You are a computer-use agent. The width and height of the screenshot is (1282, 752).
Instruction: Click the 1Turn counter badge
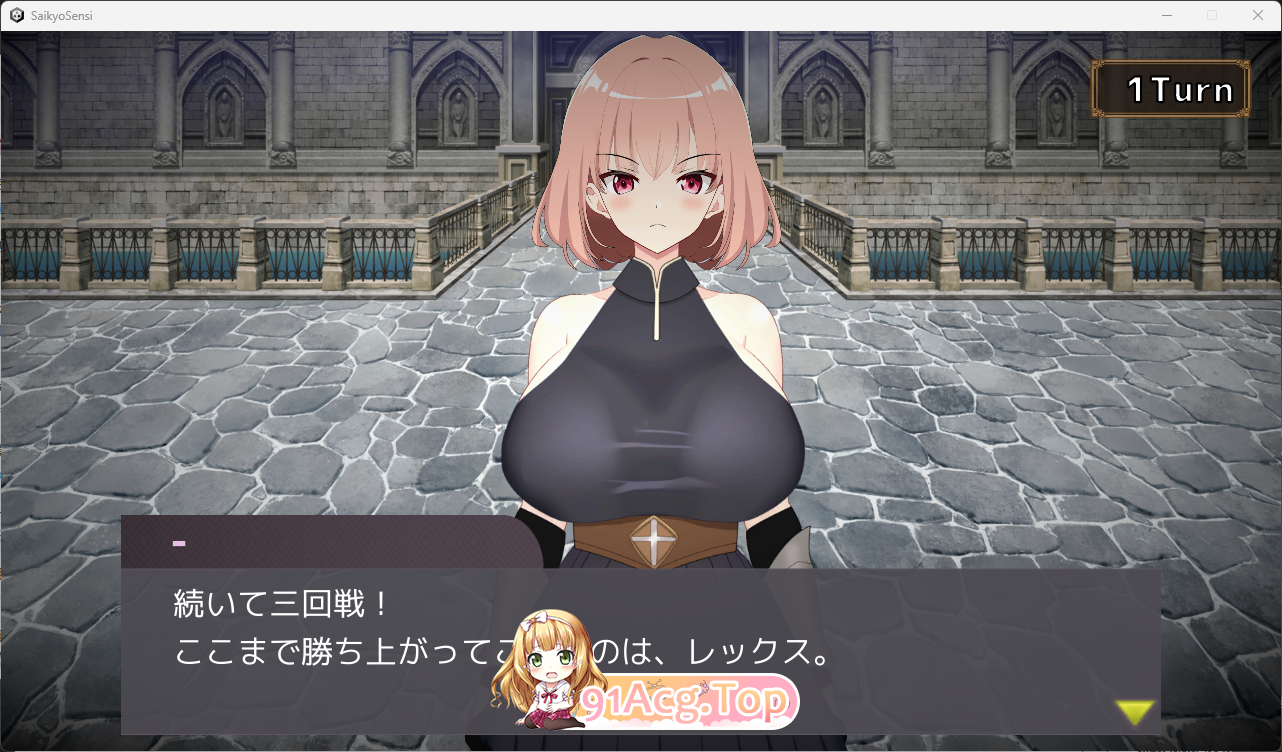click(x=1171, y=88)
